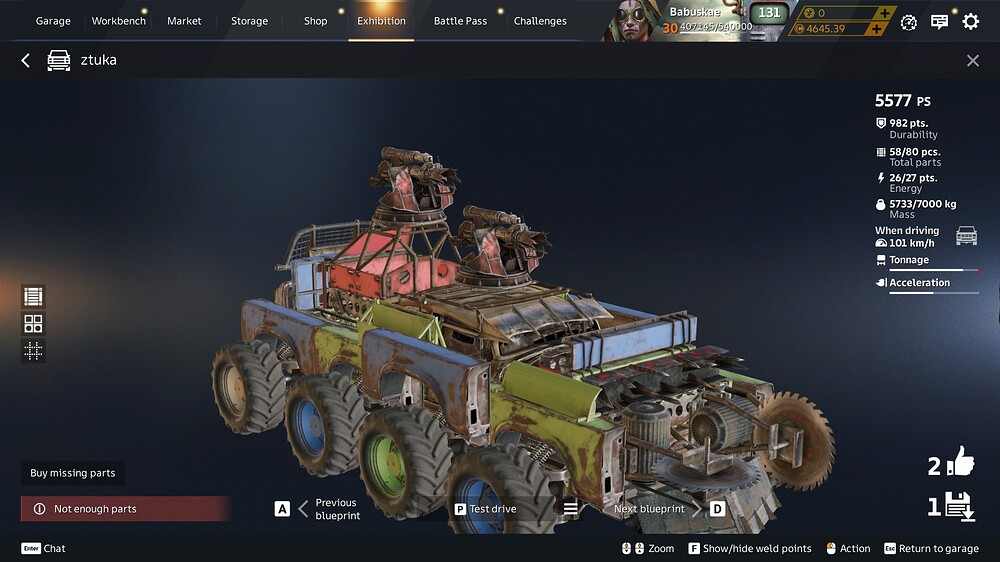Open the chat messages icon
Image resolution: width=1000 pixels, height=562 pixels.
tap(939, 21)
